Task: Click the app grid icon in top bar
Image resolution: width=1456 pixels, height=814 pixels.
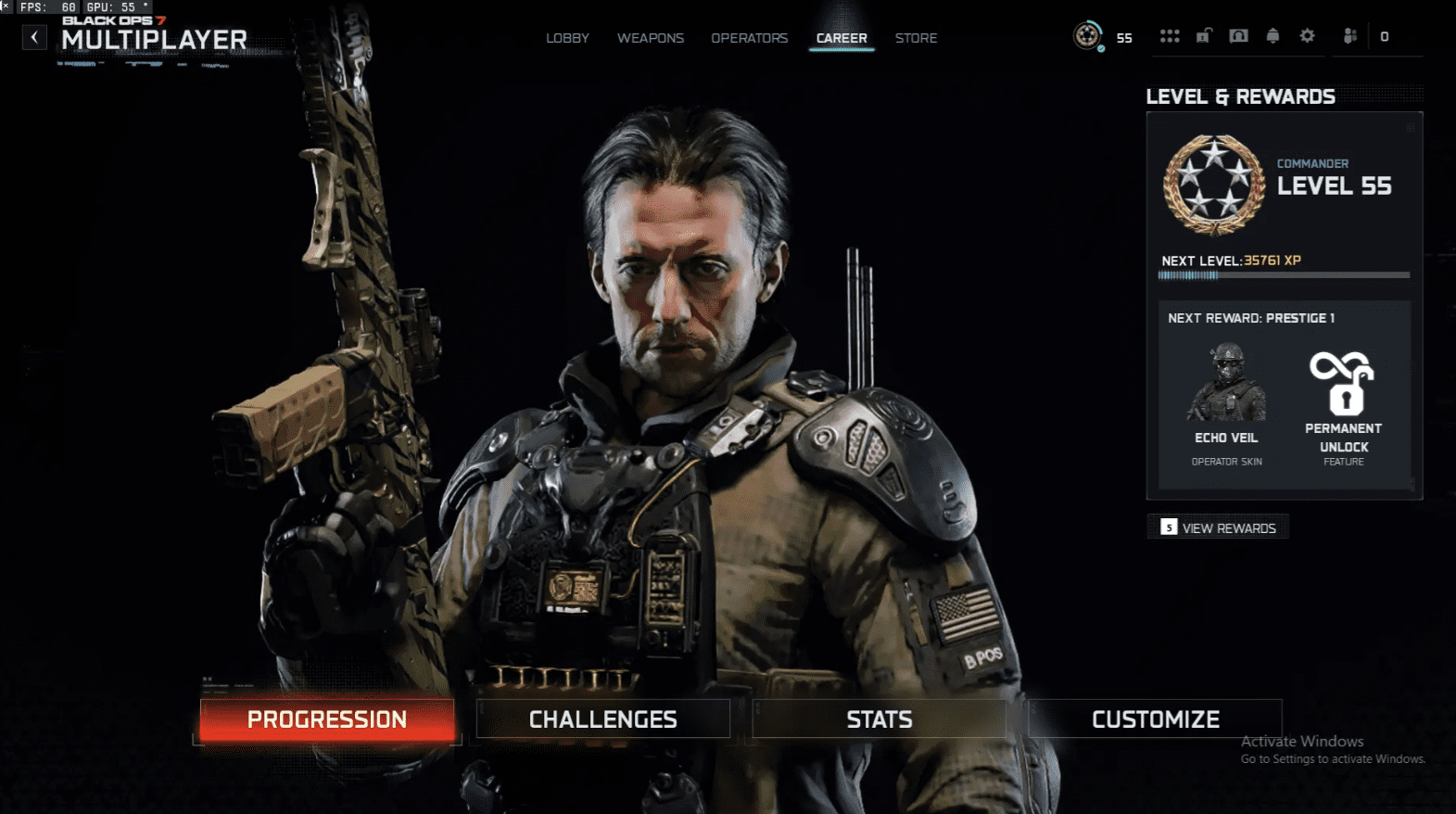Action: click(1170, 35)
